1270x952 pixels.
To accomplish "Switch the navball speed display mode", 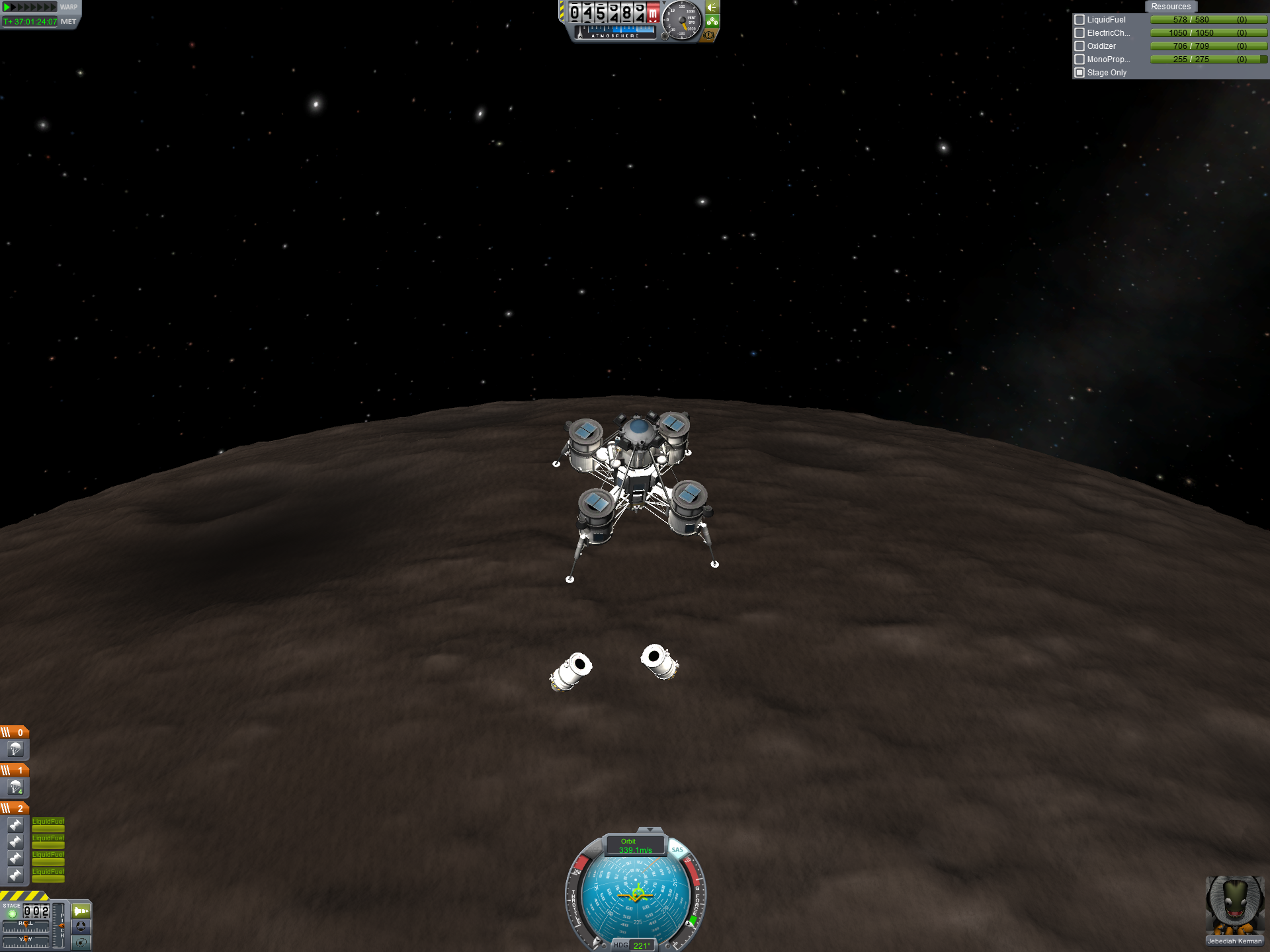I will click(x=634, y=846).
